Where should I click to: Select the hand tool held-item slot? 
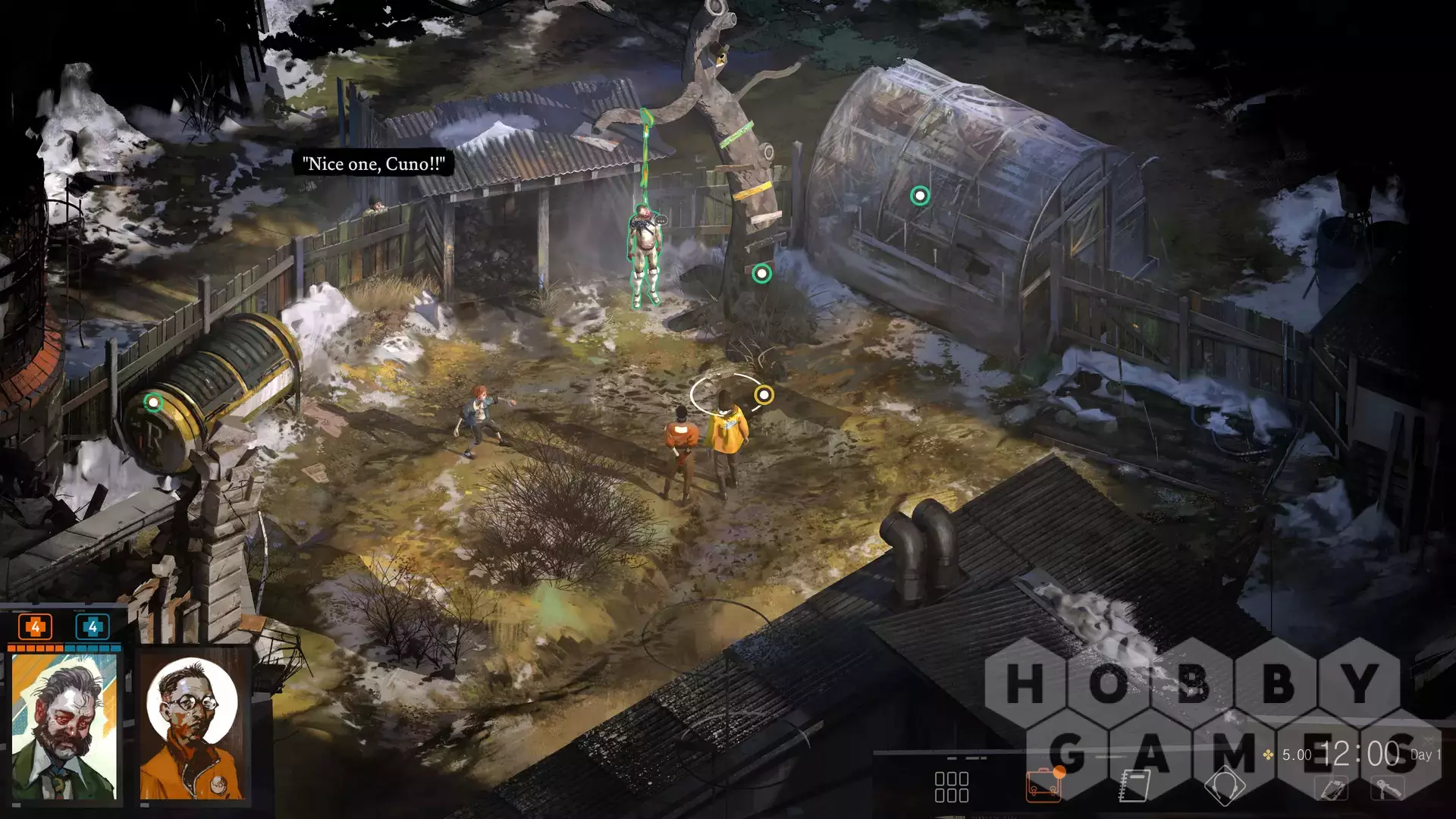pos(1388,789)
